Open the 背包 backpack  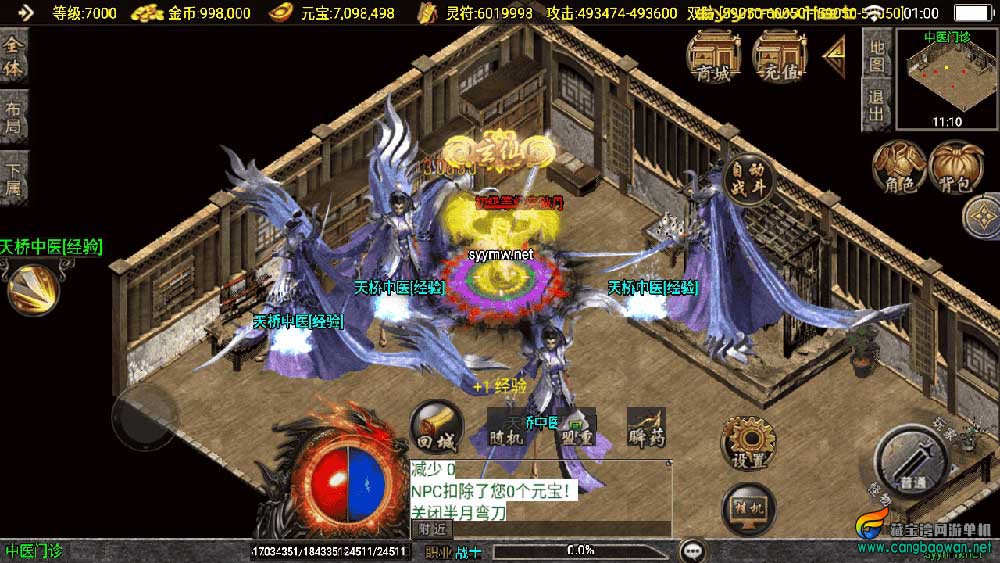tap(954, 167)
